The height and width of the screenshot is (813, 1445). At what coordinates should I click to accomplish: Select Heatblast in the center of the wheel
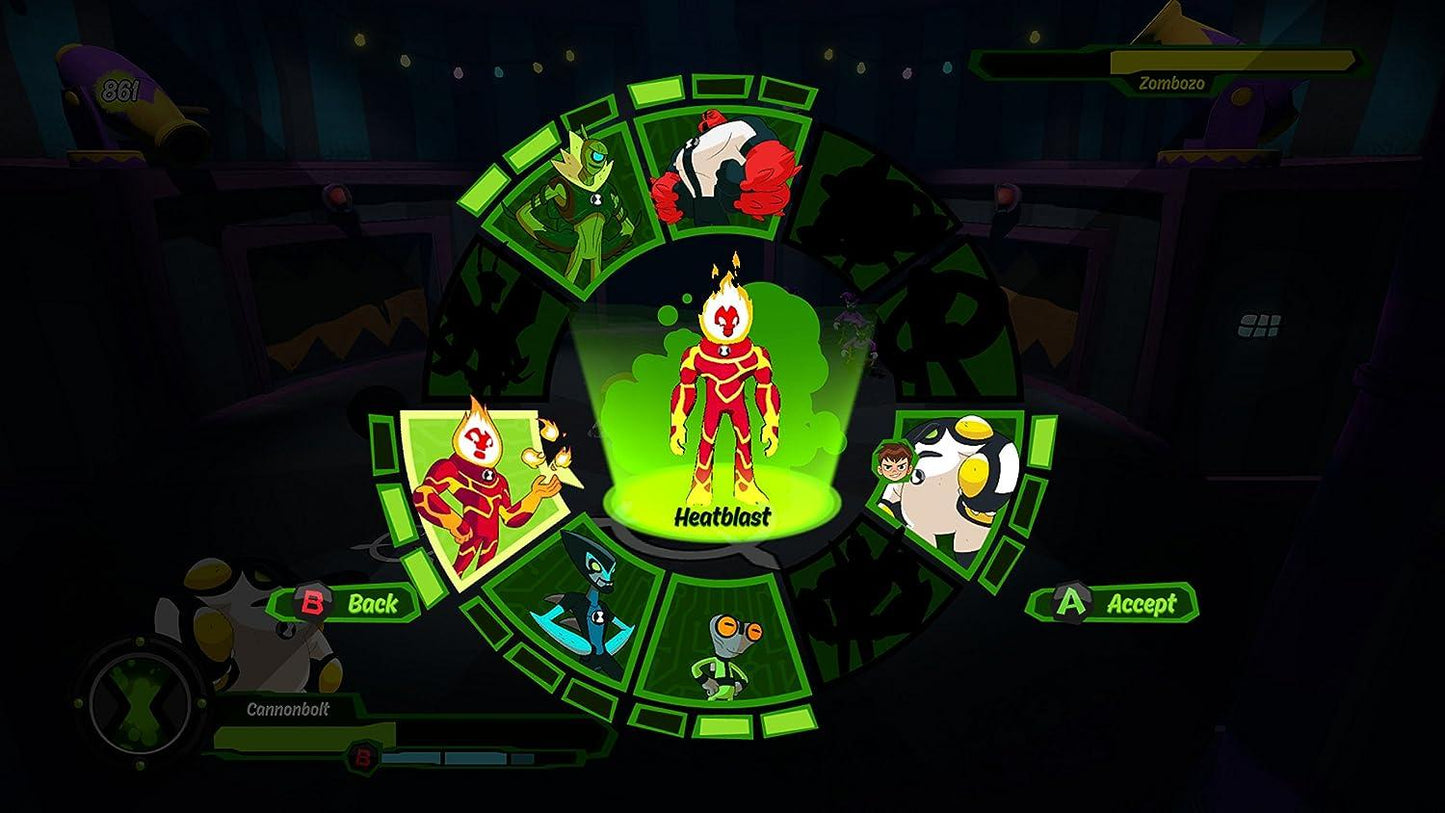tap(725, 400)
